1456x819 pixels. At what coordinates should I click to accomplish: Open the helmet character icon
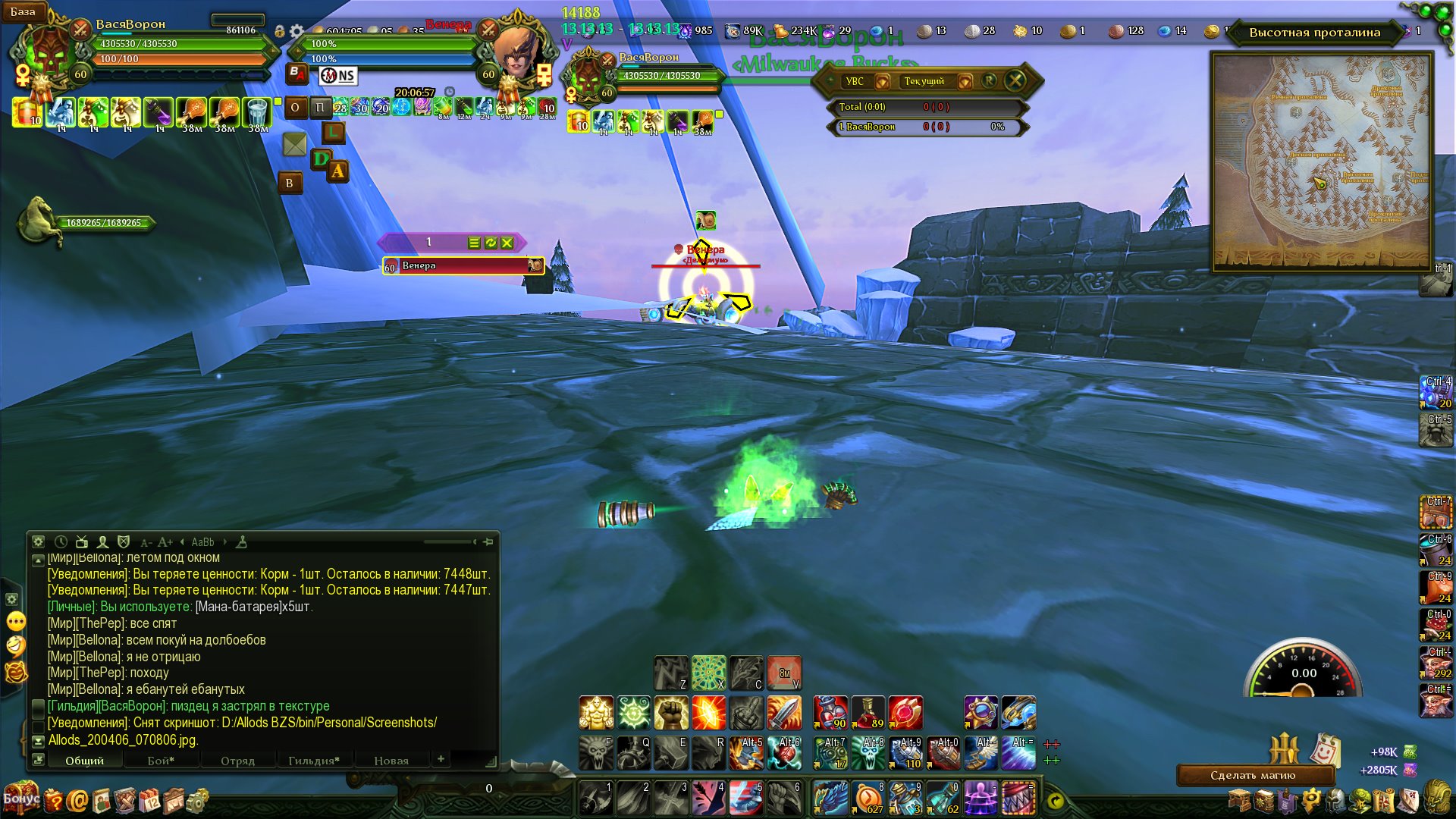pyautogui.click(x=1335, y=800)
